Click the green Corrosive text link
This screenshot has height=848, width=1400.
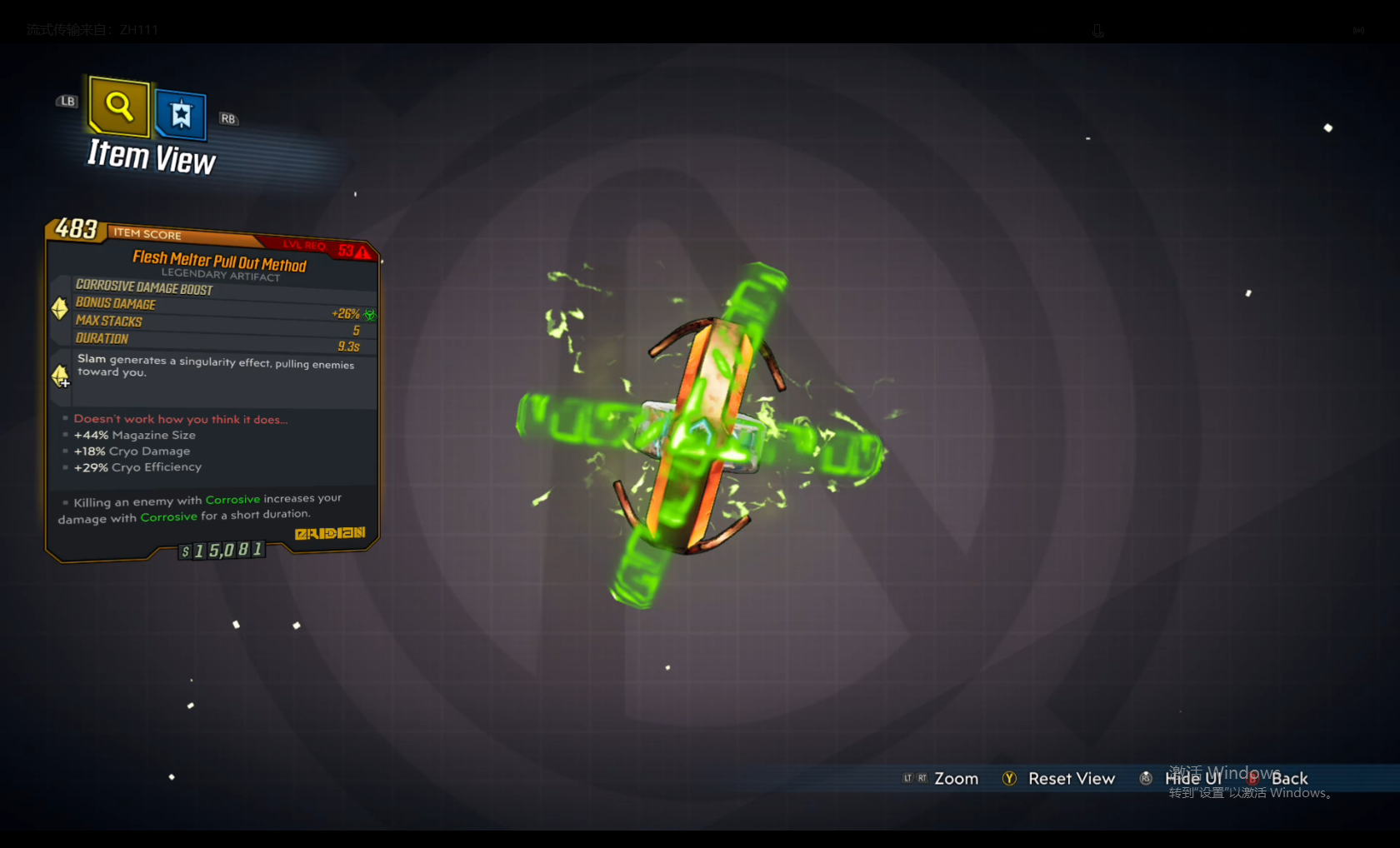pyautogui.click(x=233, y=499)
